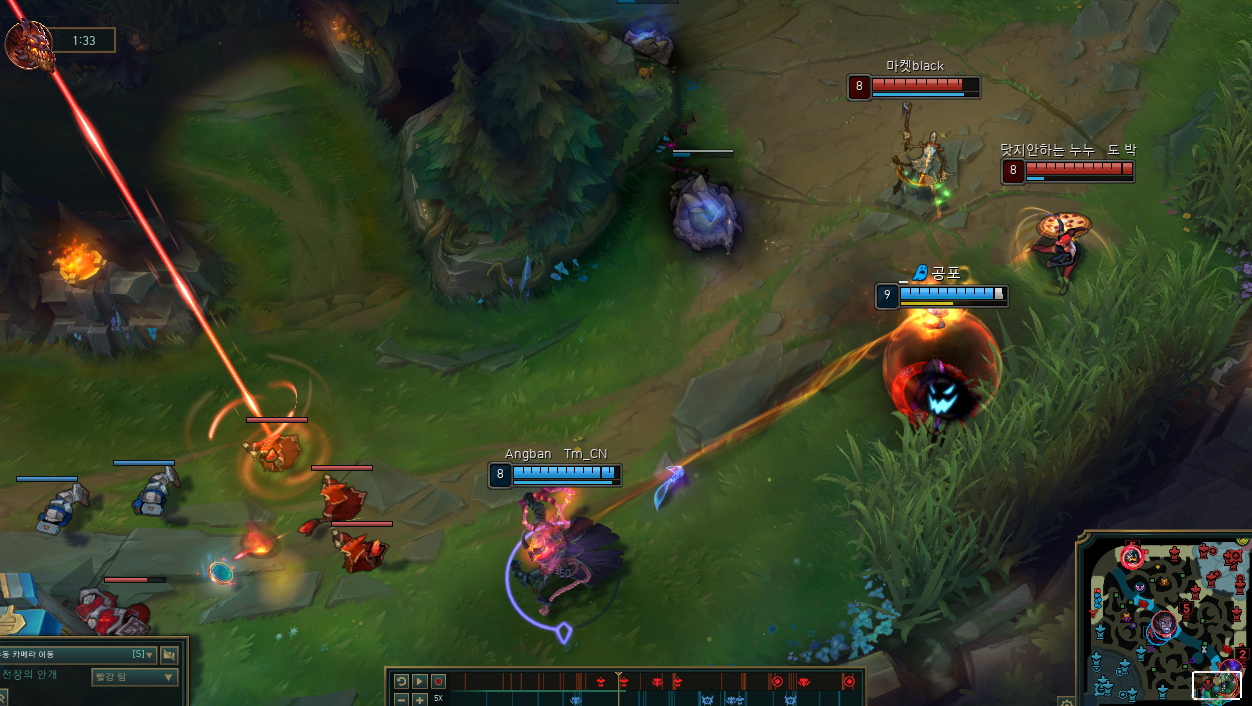
Task: Open the camera mode dropdown labeled [S]
Action: pyautogui.click(x=144, y=655)
